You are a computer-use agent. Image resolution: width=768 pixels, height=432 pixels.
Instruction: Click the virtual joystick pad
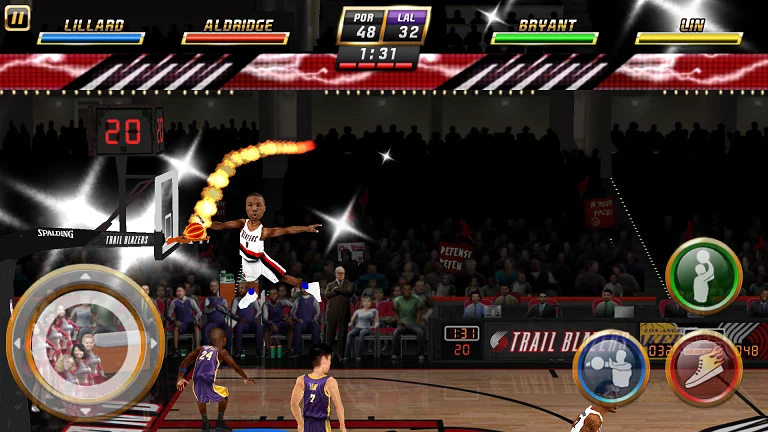tap(85, 342)
